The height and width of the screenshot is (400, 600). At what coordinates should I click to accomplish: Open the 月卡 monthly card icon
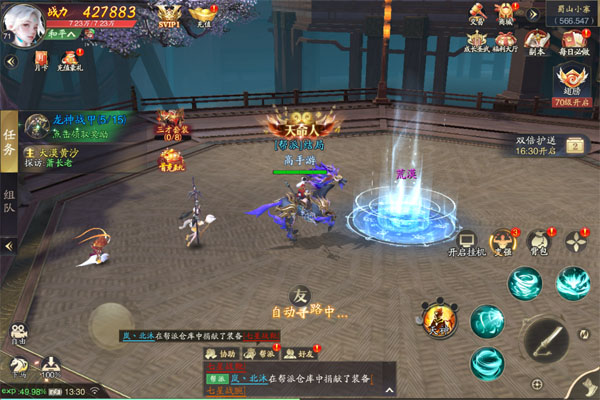coord(41,62)
